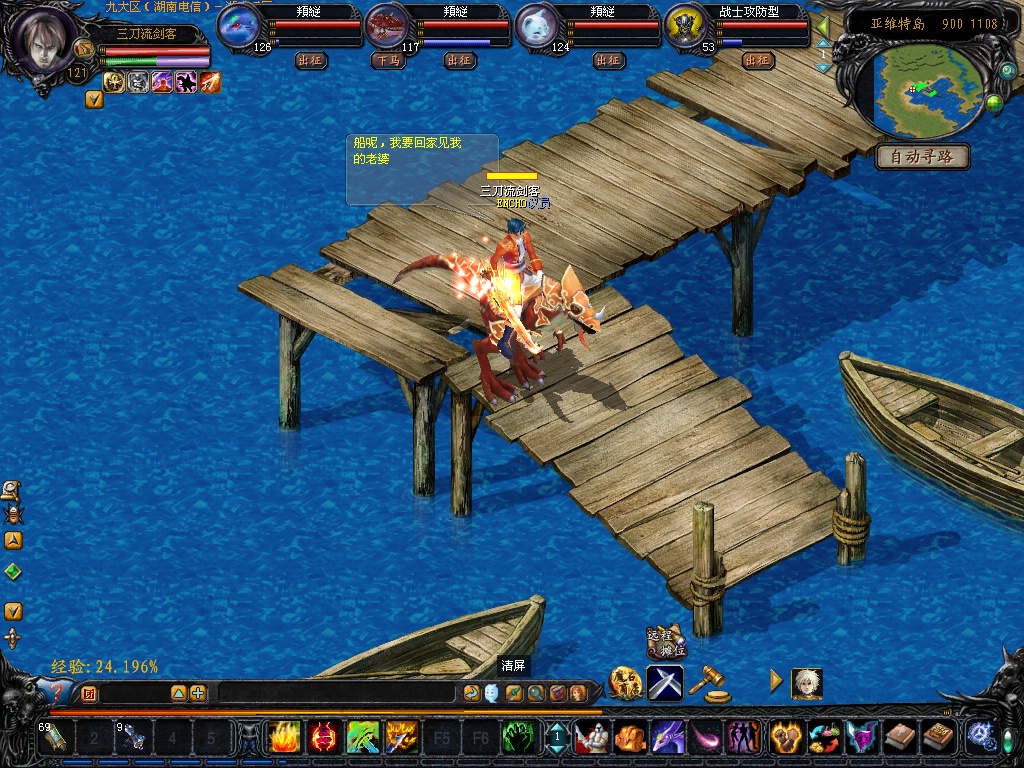Click 出征 under the 战士攻防型 pet
Image resolution: width=1024 pixels, height=768 pixels.
(758, 60)
